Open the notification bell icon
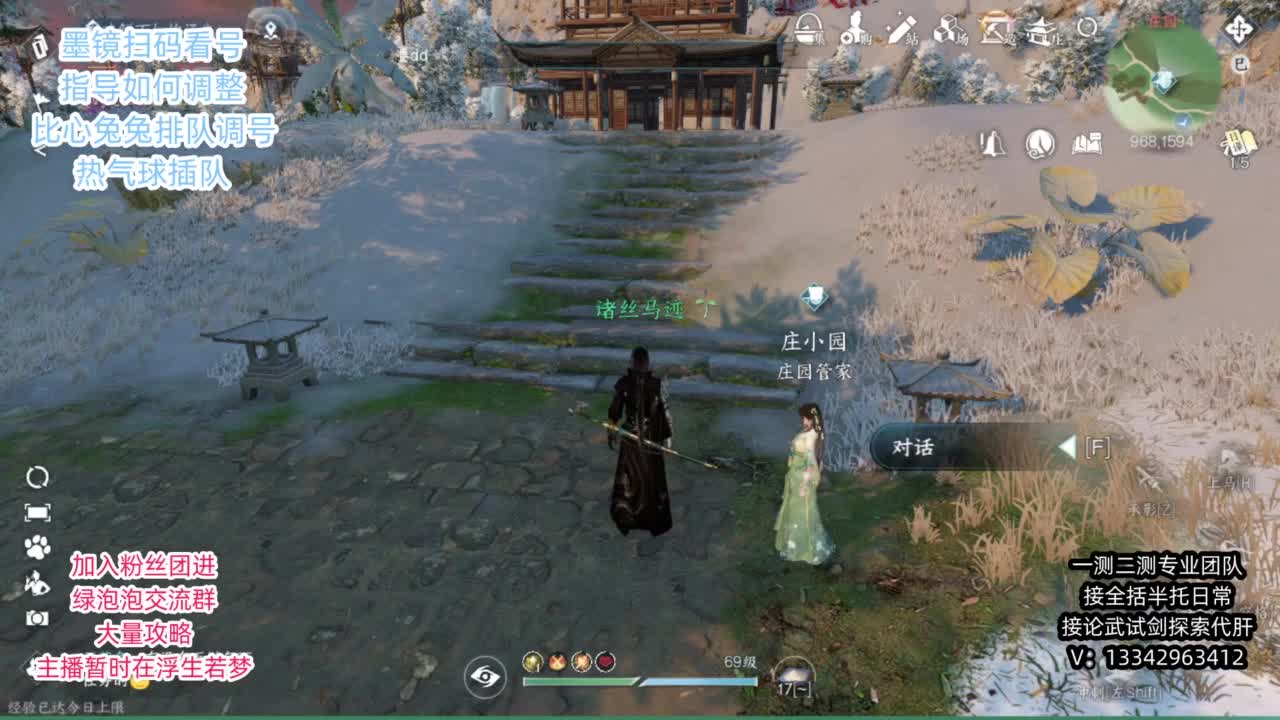The height and width of the screenshot is (720, 1280). click(992, 145)
